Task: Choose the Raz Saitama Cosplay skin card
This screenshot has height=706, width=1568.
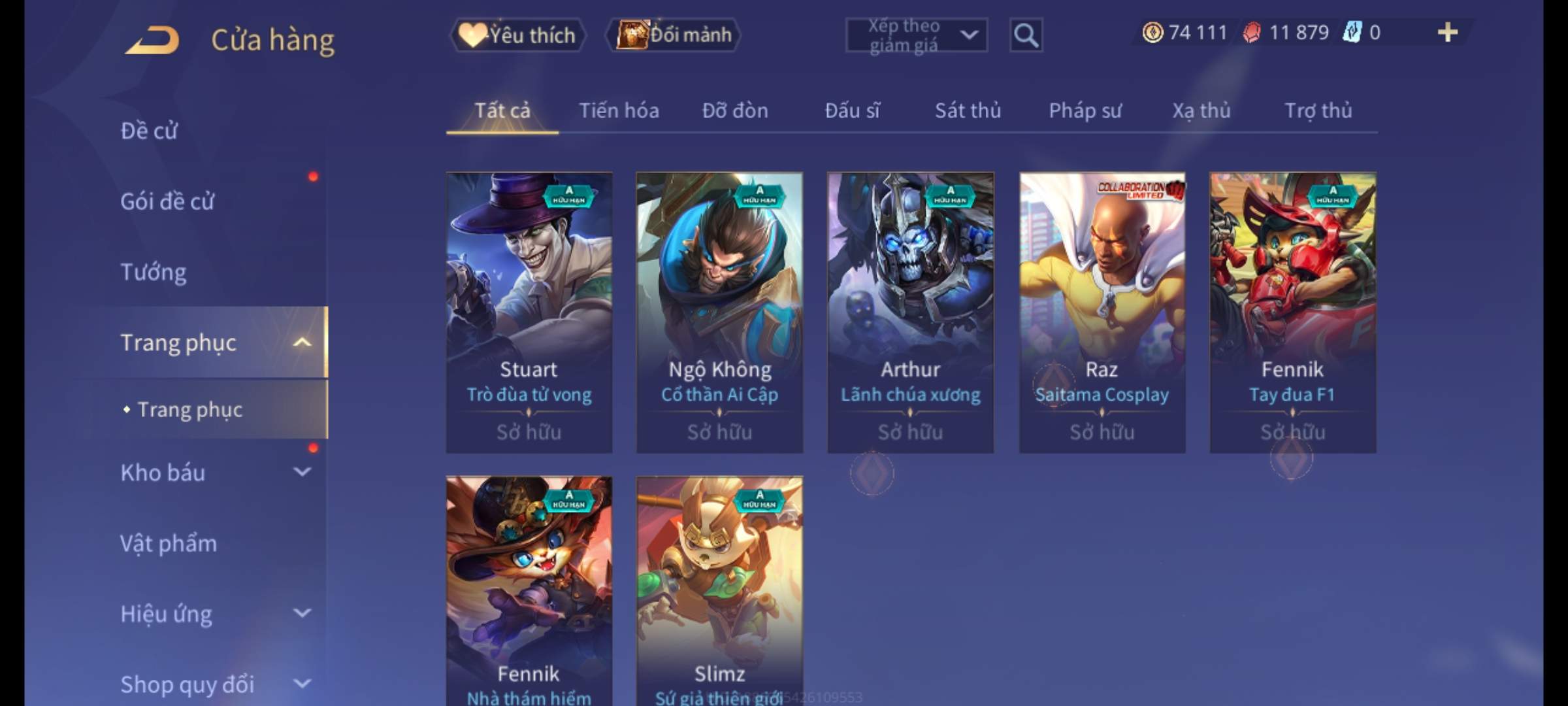Action: 1102,312
